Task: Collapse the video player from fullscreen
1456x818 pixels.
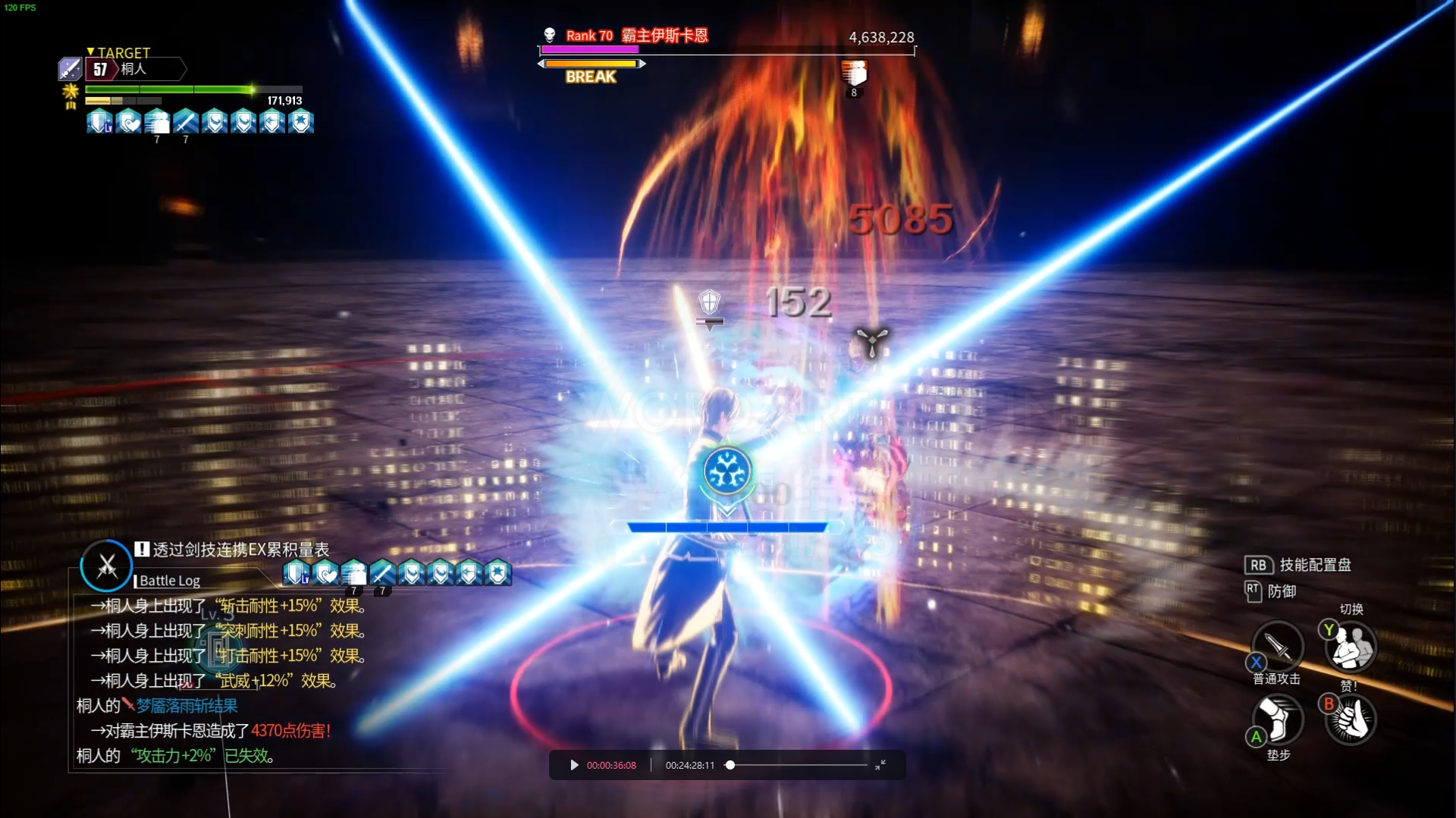Action: click(880, 765)
